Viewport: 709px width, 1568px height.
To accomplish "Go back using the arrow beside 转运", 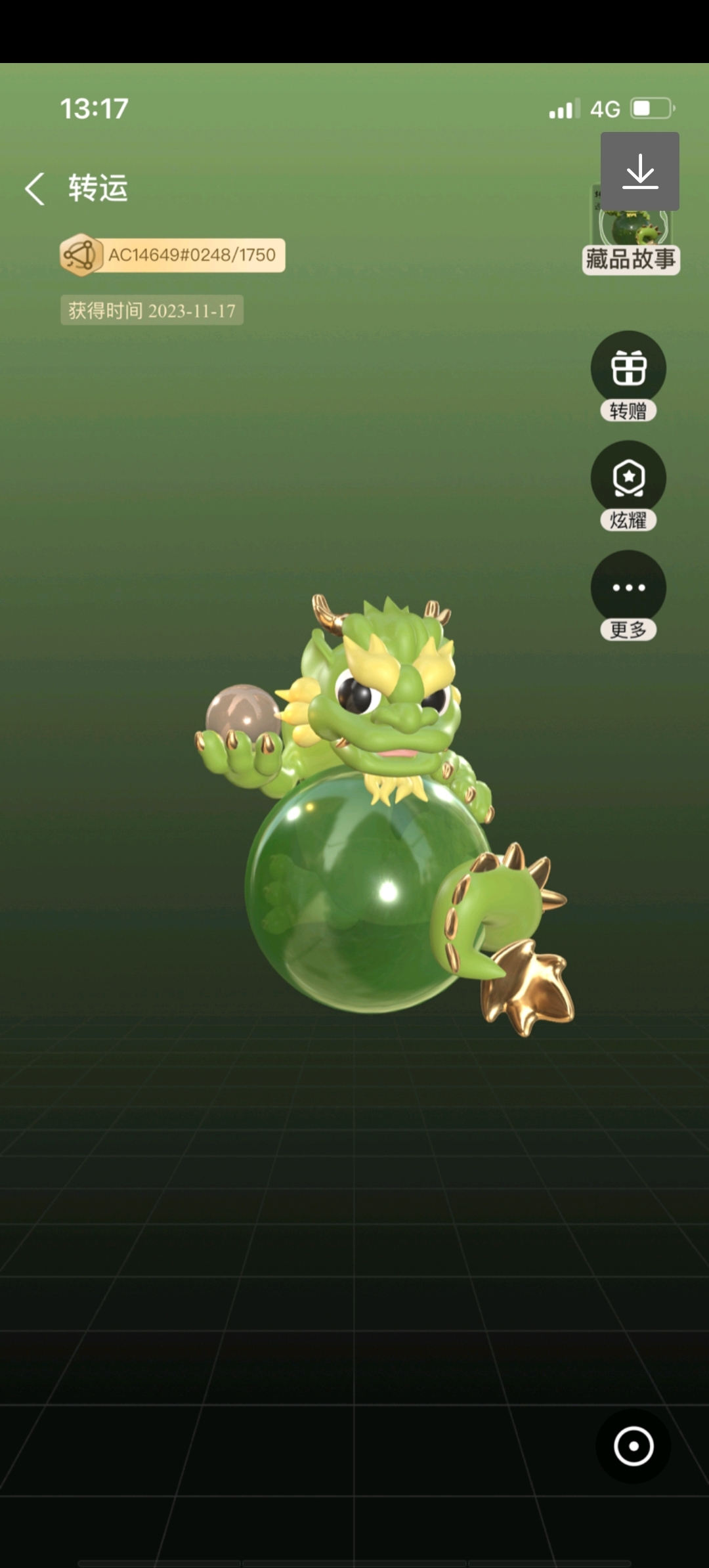I will click(35, 189).
